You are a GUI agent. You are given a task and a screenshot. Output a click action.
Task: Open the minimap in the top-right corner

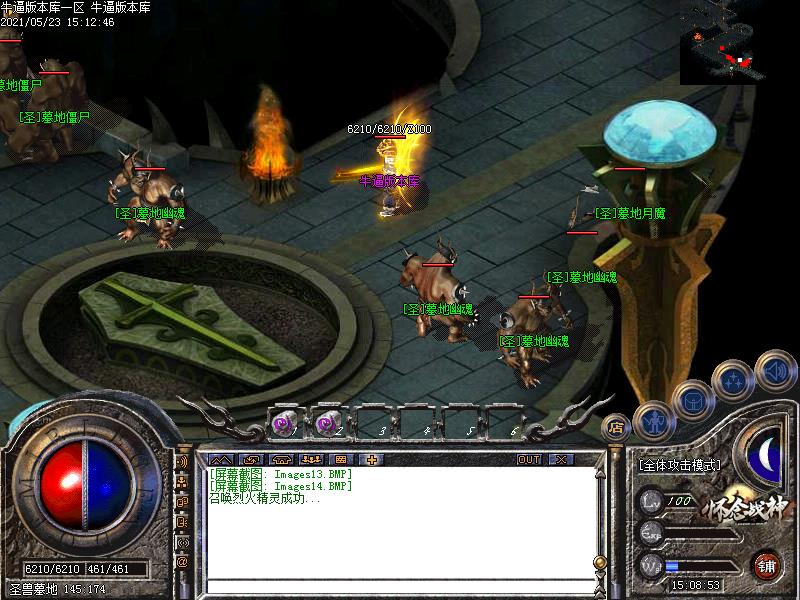tap(738, 42)
